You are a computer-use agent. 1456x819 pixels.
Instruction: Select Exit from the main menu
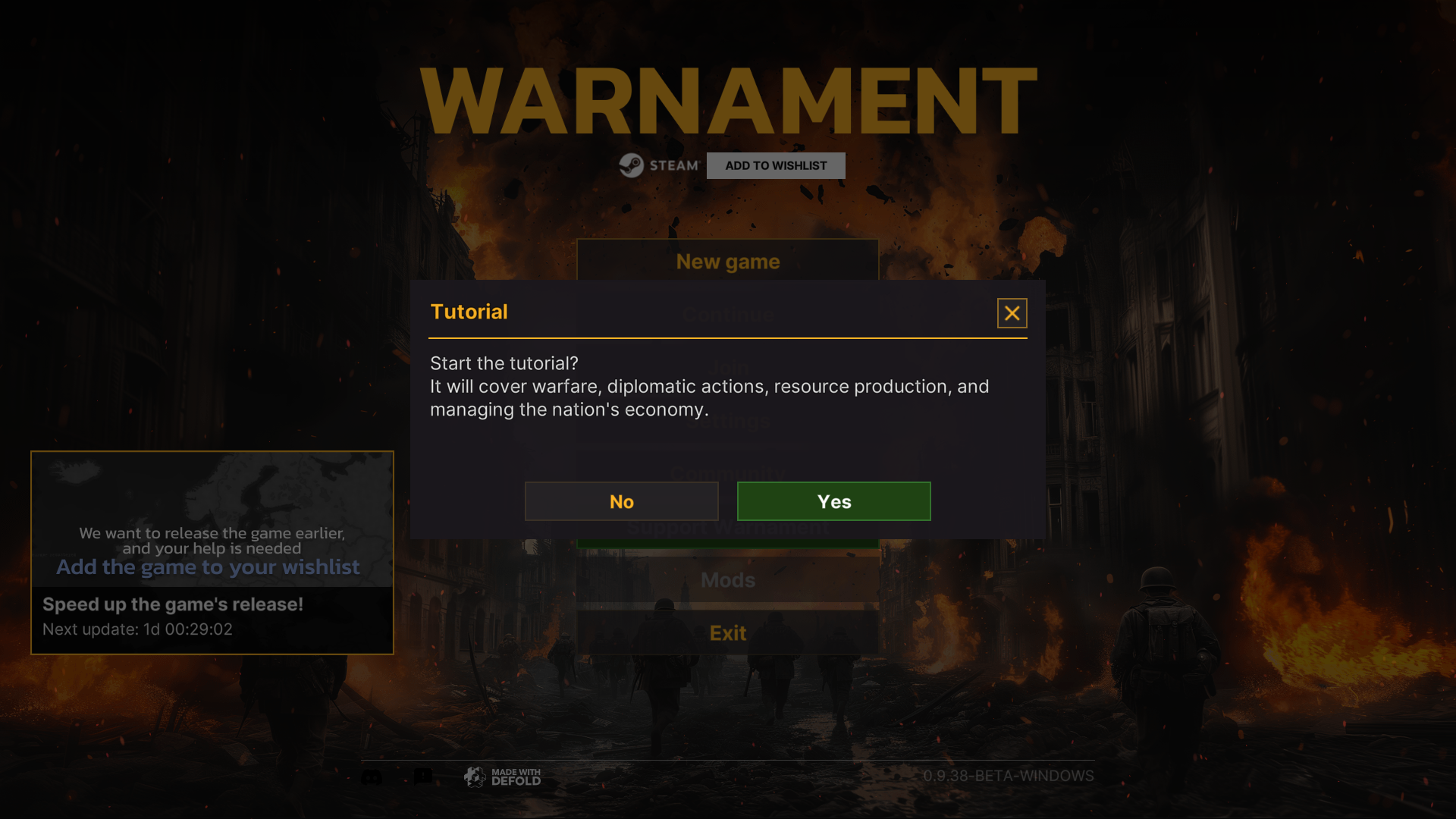pyautogui.click(x=727, y=632)
